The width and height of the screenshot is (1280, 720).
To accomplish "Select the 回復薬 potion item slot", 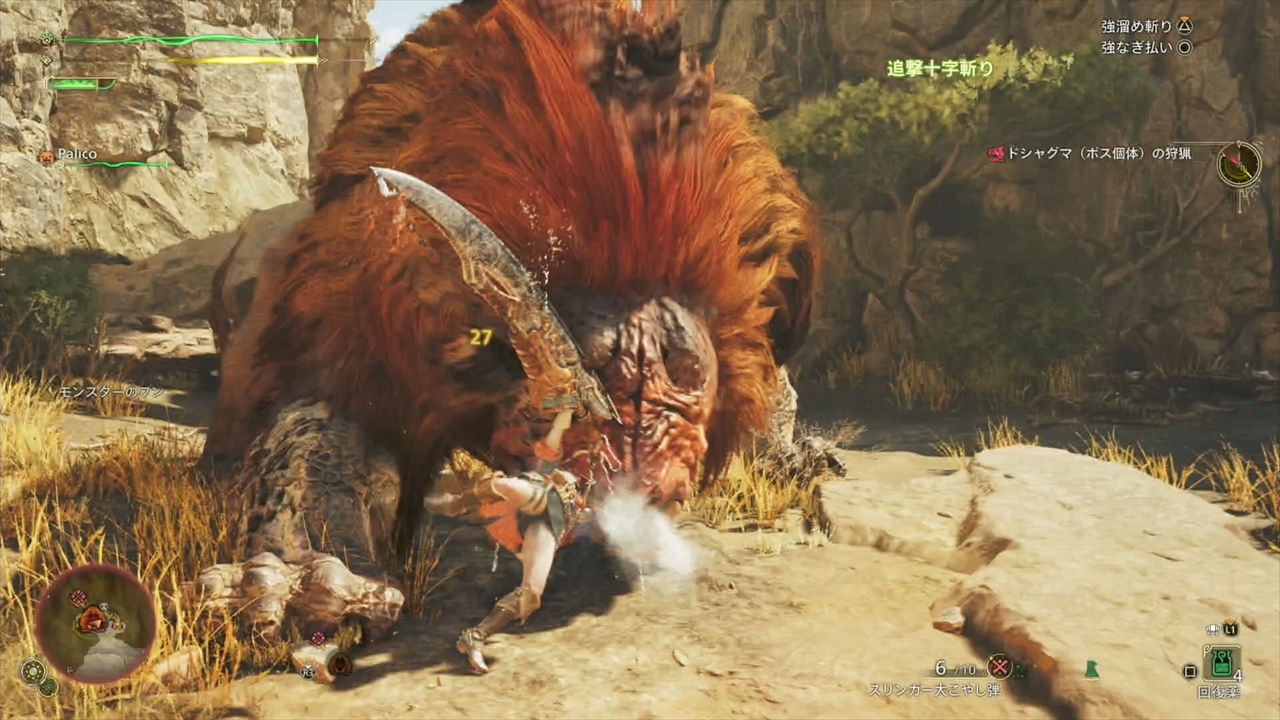I will tap(1221, 663).
